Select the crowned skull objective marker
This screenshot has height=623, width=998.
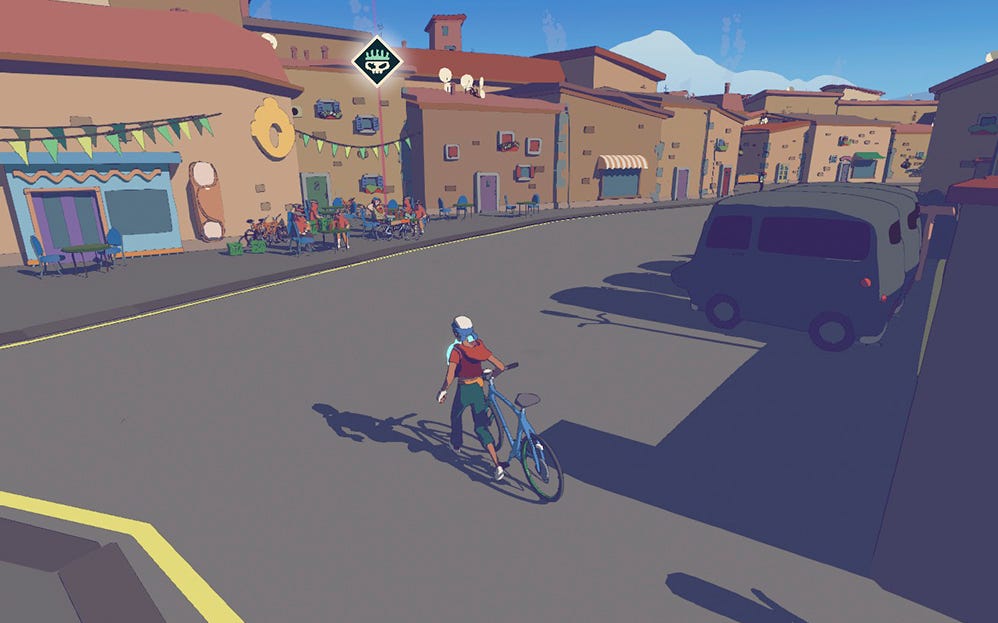(377, 61)
